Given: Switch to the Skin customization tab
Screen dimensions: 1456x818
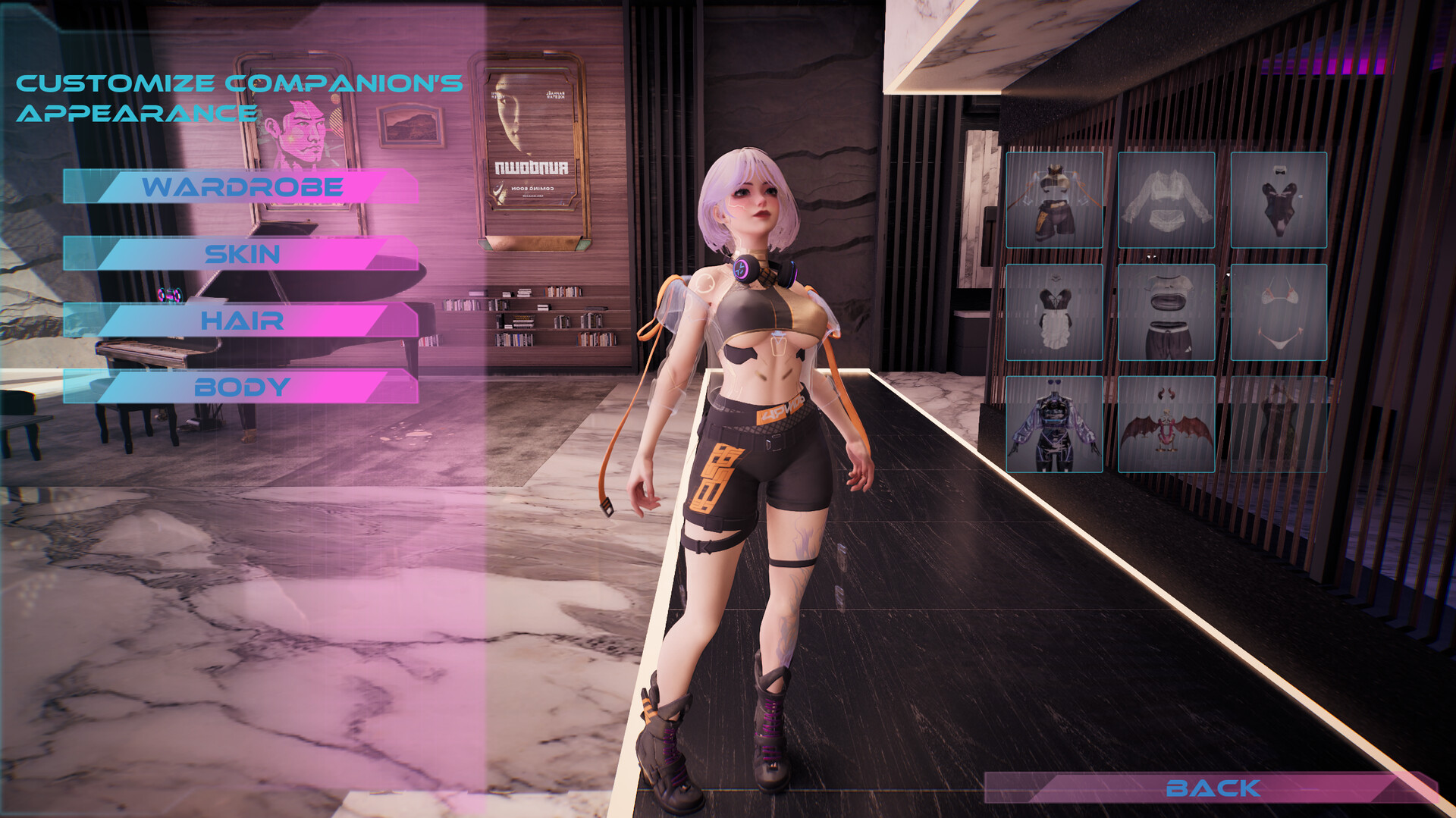Looking at the screenshot, I should point(243,254).
